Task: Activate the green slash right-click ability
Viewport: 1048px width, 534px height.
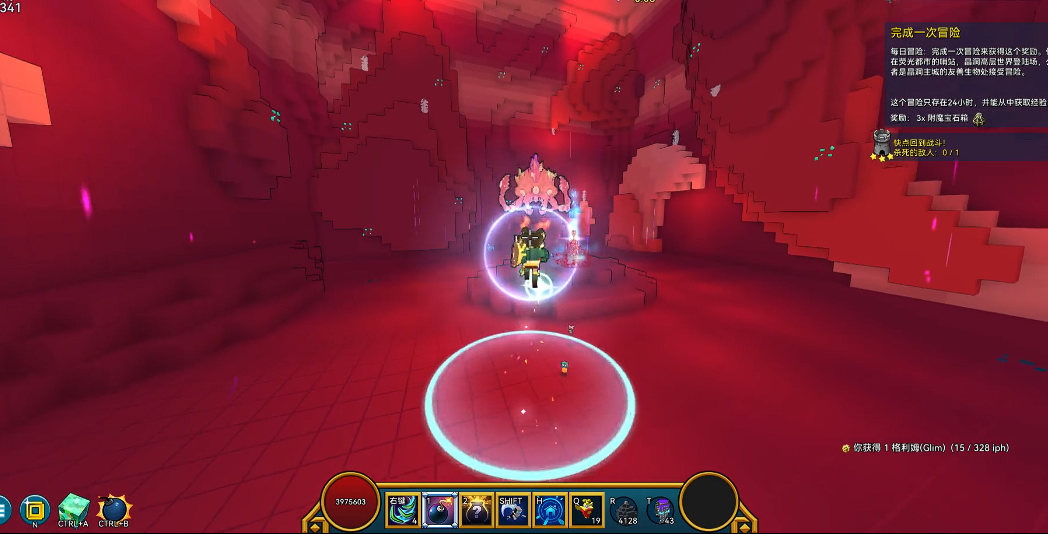Action: click(x=403, y=510)
